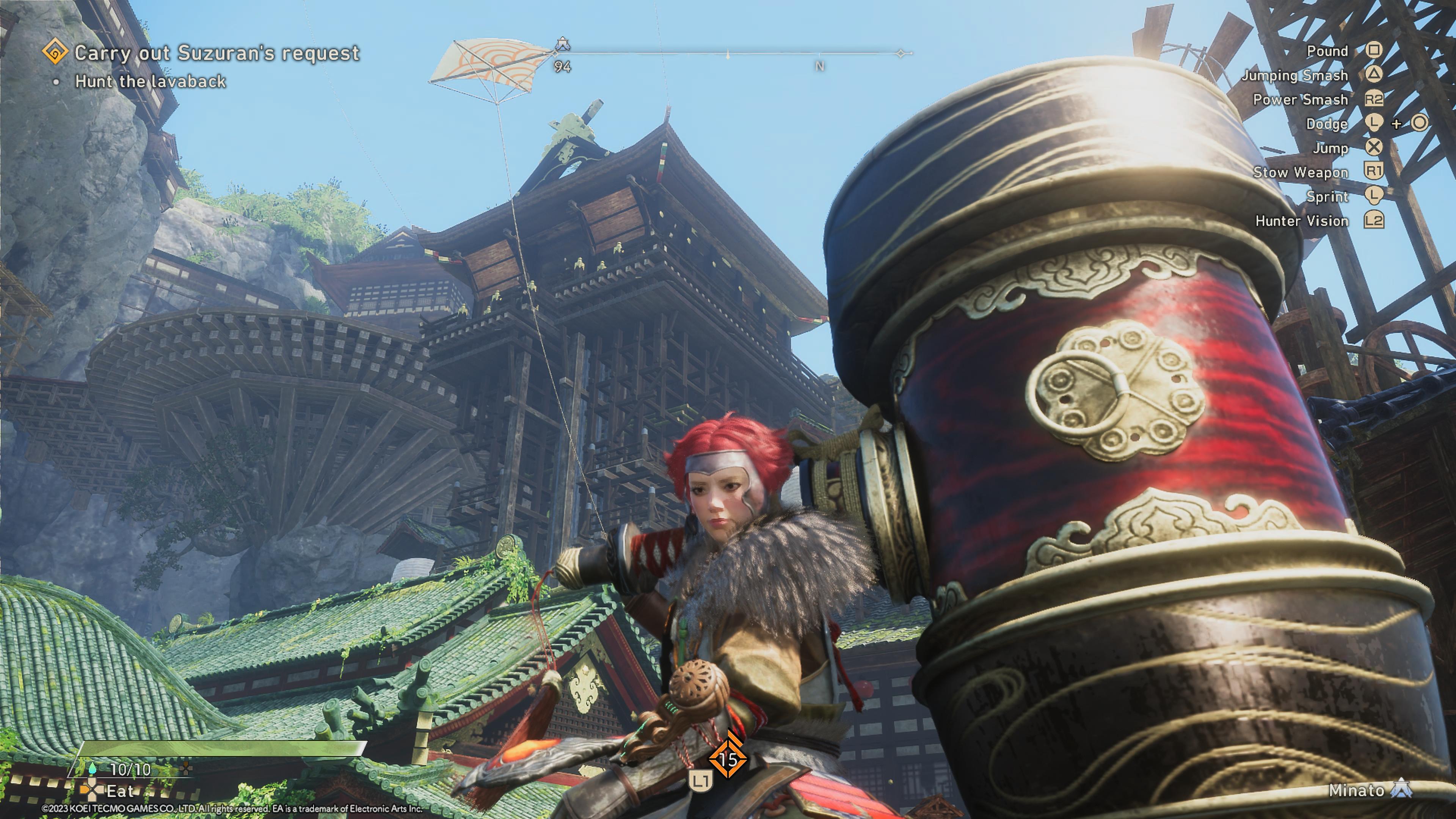This screenshot has height=819, width=1456.
Task: Click the Minato location label
Action: [1356, 790]
